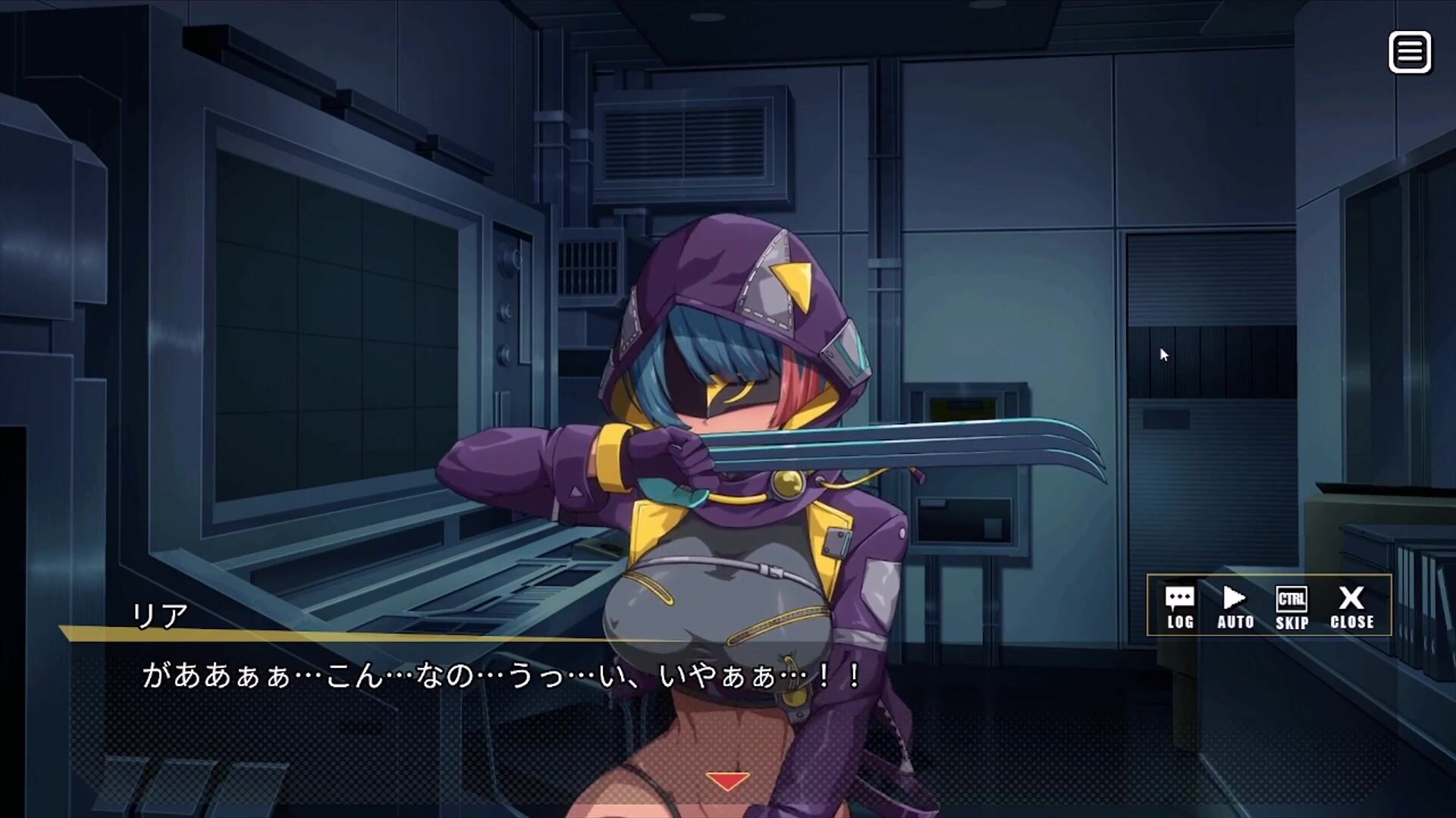1456x818 pixels.
Task: Toggle AUTO text advance
Action: coord(1235,607)
